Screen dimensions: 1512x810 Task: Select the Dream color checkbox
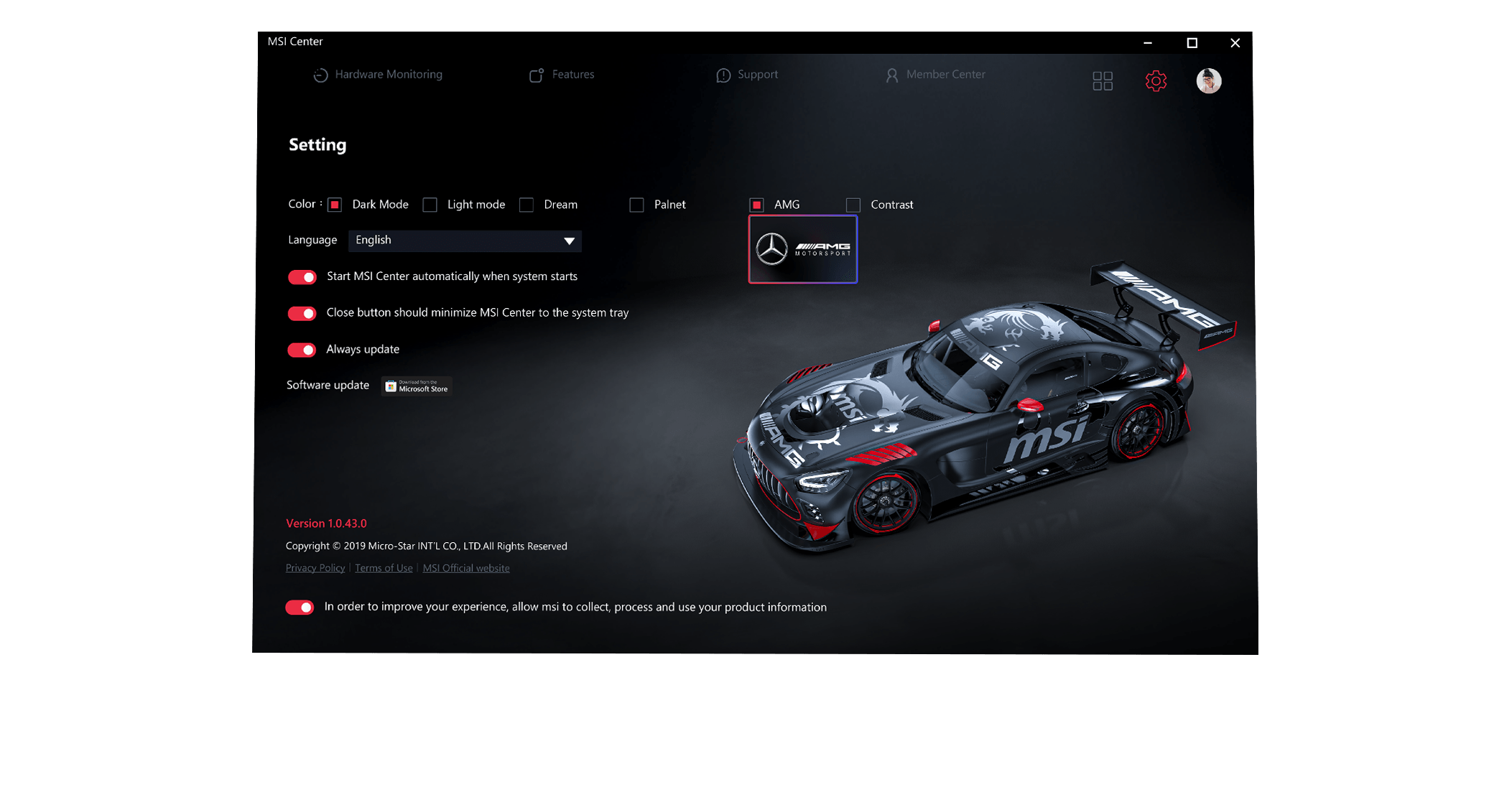click(x=527, y=205)
